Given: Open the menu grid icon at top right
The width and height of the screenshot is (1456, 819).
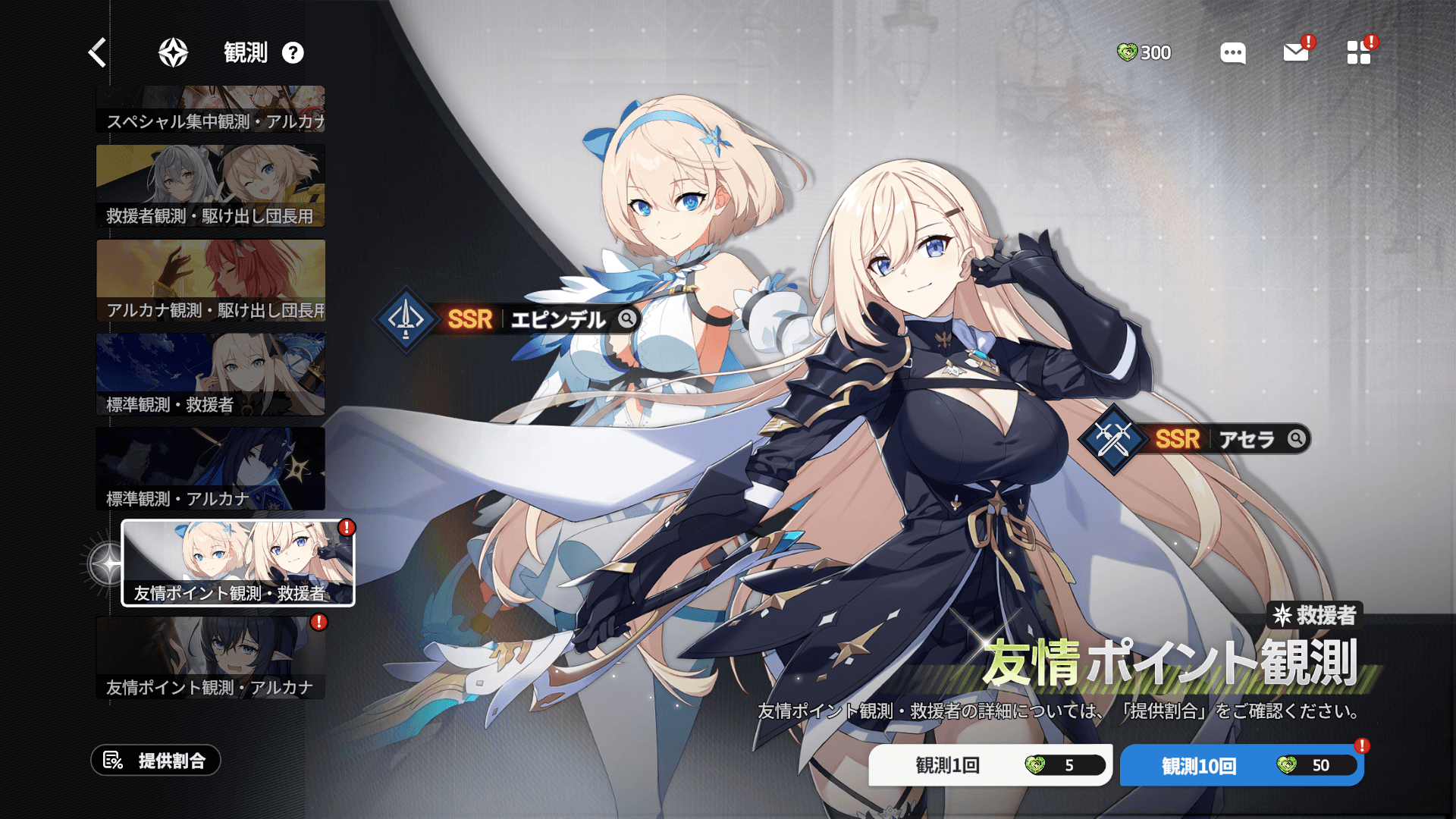Looking at the screenshot, I should click(x=1358, y=53).
